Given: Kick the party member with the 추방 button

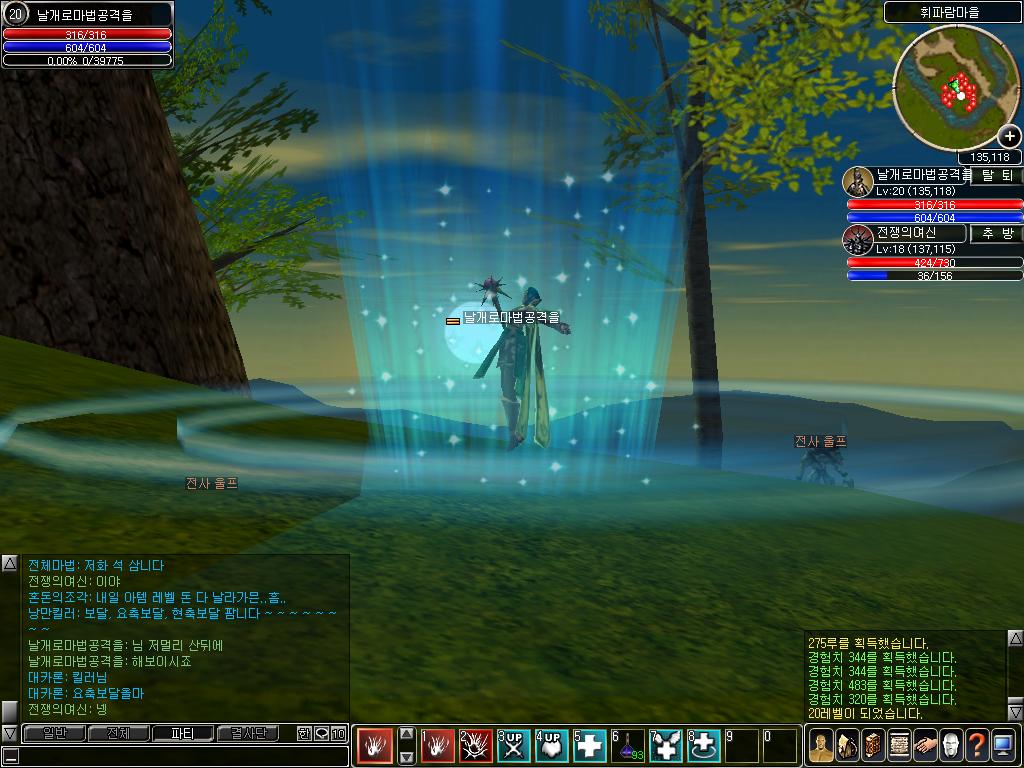Looking at the screenshot, I should 996,234.
